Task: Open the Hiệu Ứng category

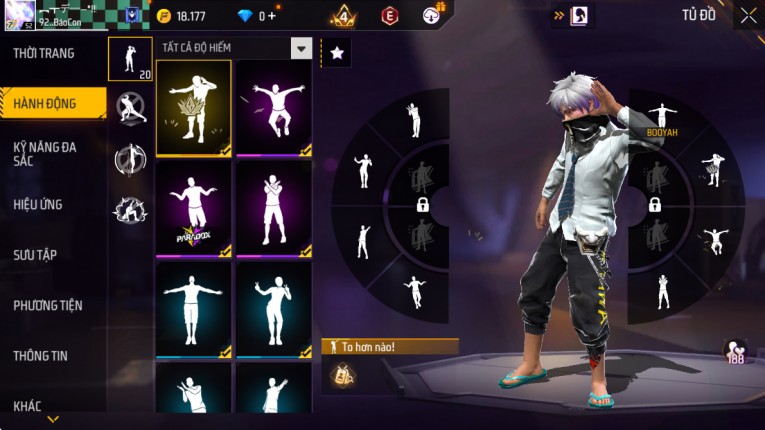Action: point(38,204)
